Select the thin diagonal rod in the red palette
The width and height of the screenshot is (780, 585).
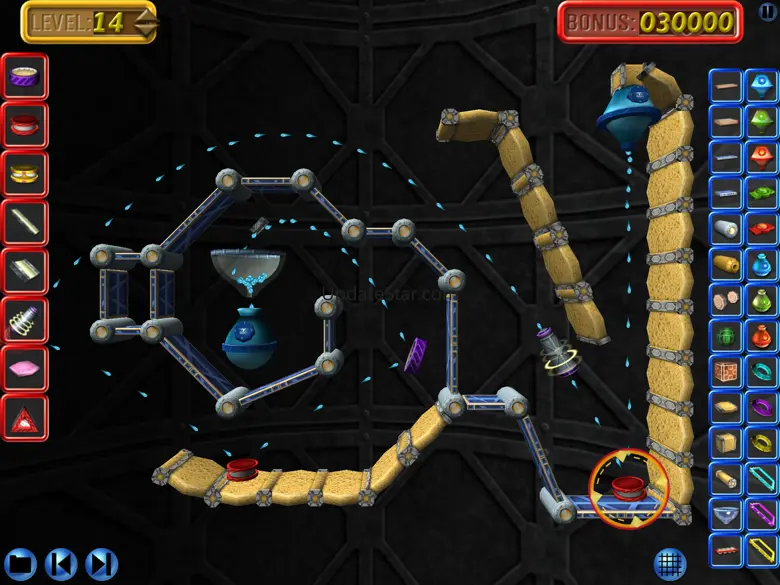click(24, 222)
